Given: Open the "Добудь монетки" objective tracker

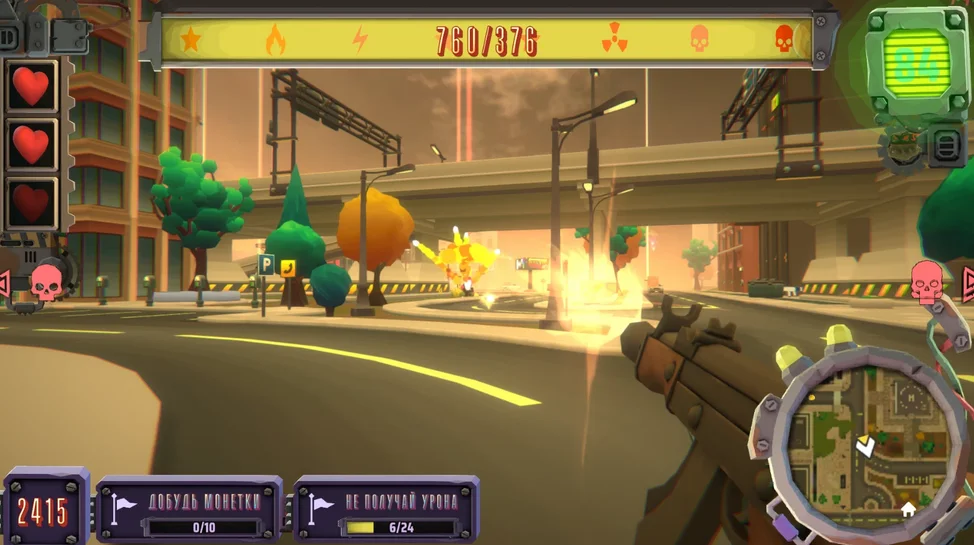Looking at the screenshot, I should [189, 509].
